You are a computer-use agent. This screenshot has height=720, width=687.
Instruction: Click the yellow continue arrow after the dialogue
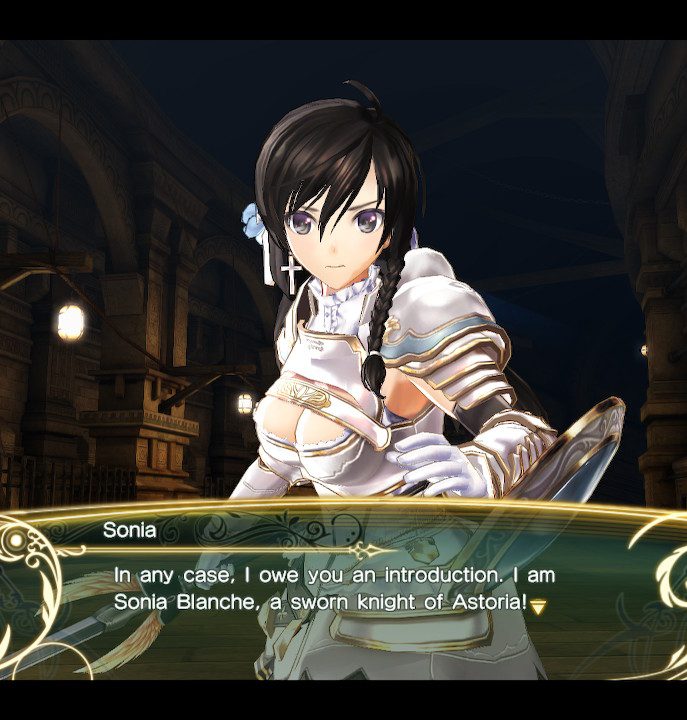click(538, 606)
